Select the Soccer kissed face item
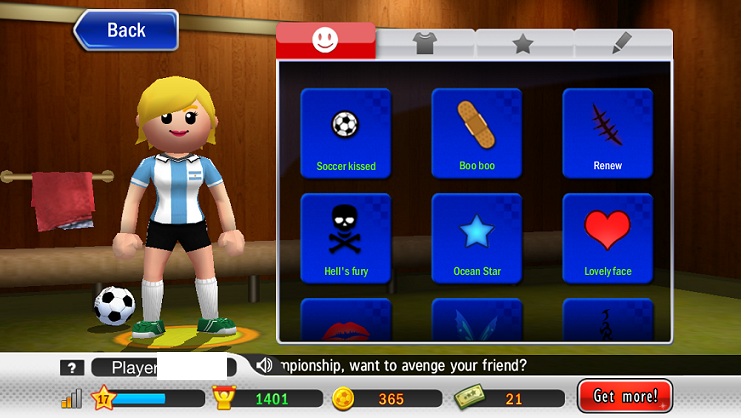This screenshot has height=420, width=744. [x=345, y=133]
